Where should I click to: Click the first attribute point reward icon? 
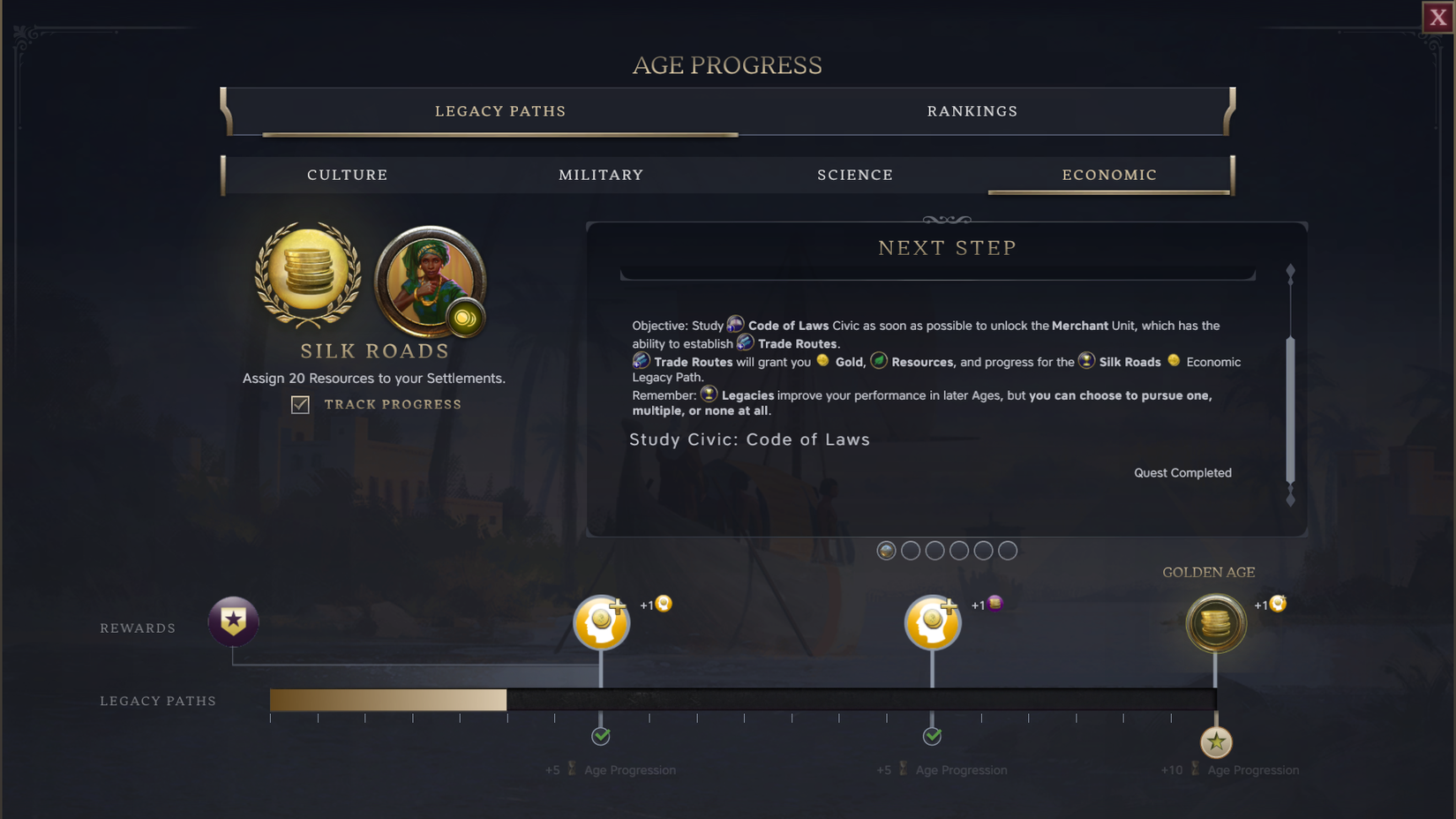[601, 622]
